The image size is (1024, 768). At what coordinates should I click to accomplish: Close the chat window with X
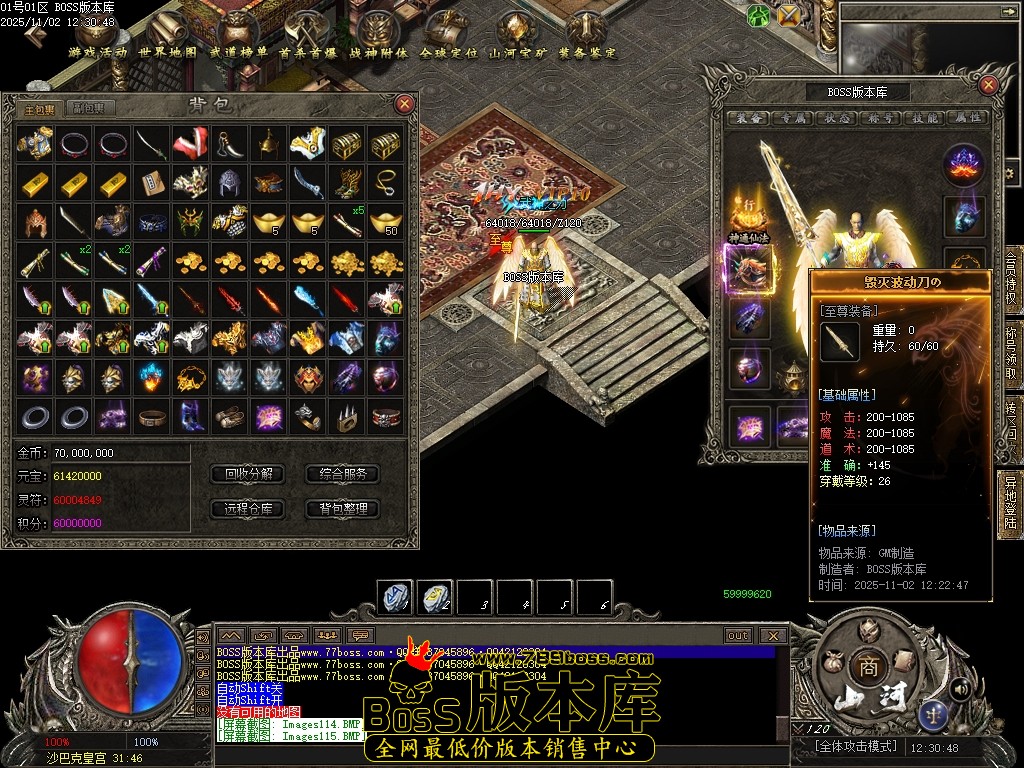point(773,635)
